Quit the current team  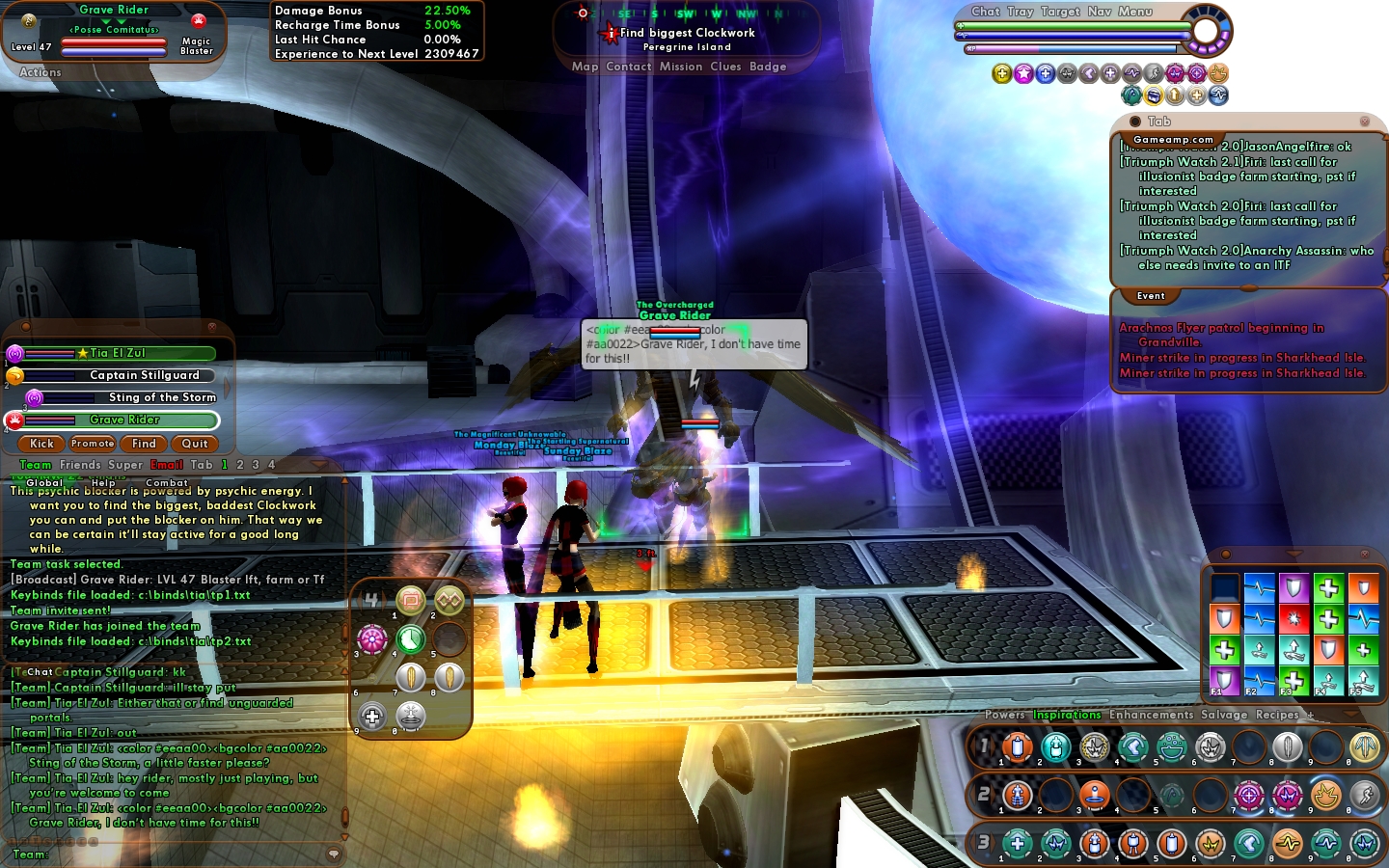click(195, 444)
